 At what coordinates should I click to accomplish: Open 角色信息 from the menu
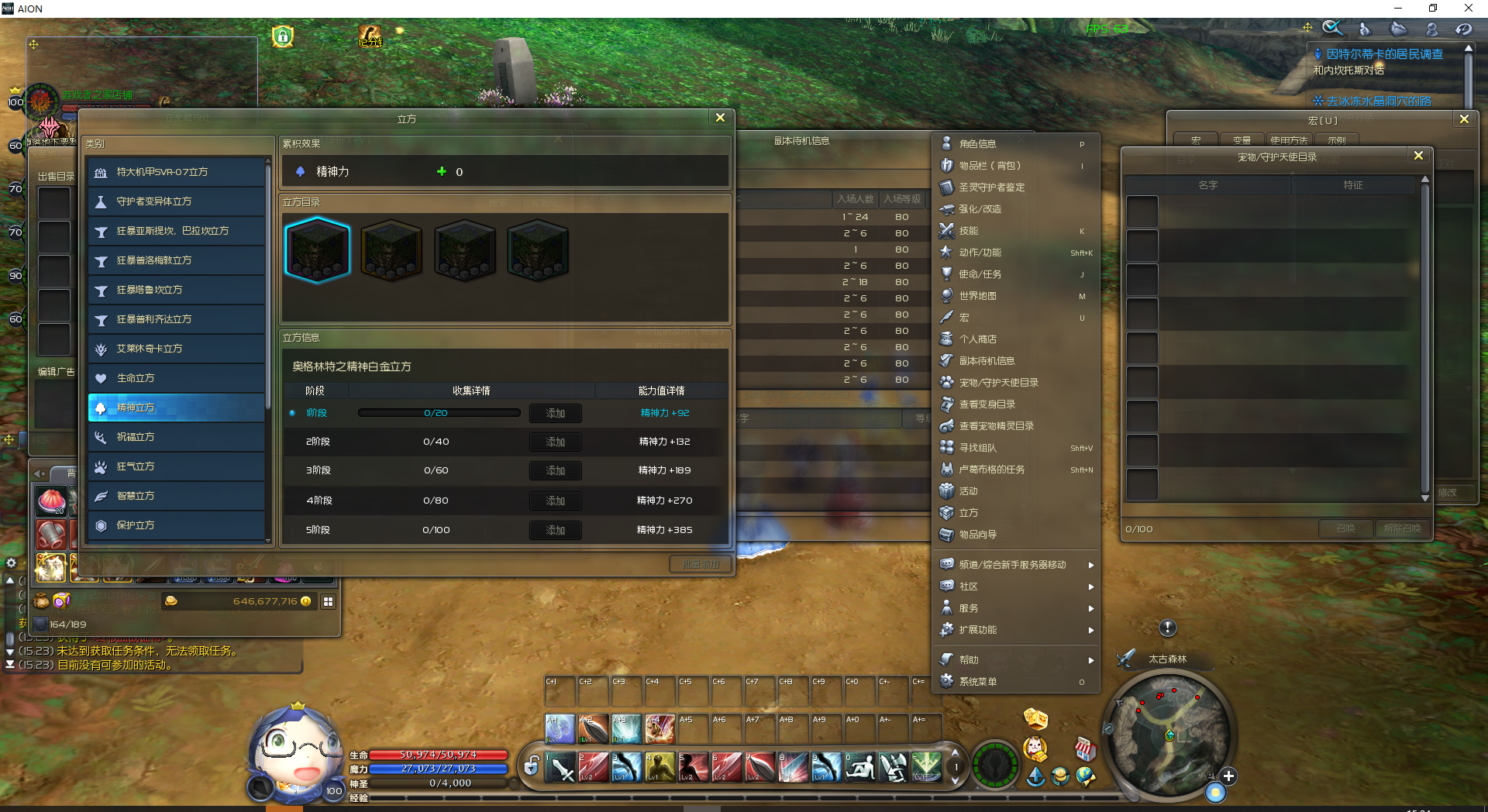coord(977,144)
